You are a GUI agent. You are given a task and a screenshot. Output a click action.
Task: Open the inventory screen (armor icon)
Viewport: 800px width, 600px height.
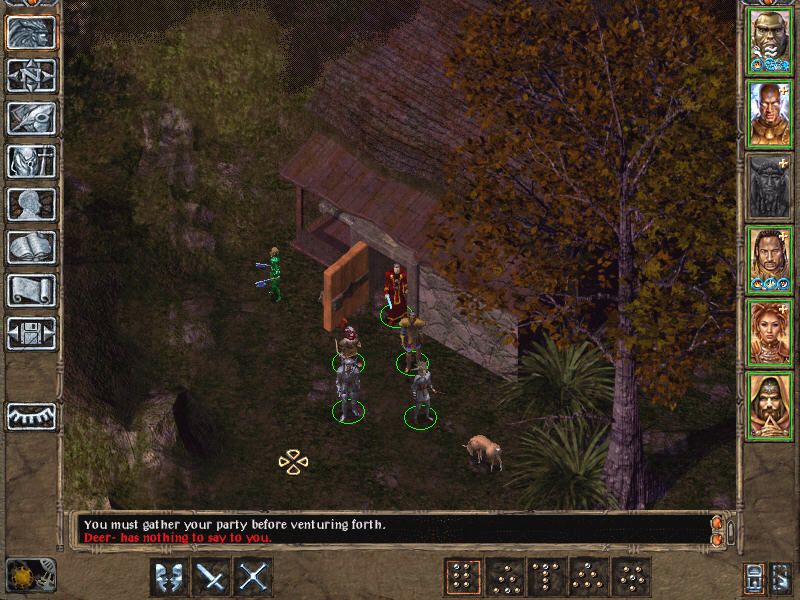(x=31, y=161)
